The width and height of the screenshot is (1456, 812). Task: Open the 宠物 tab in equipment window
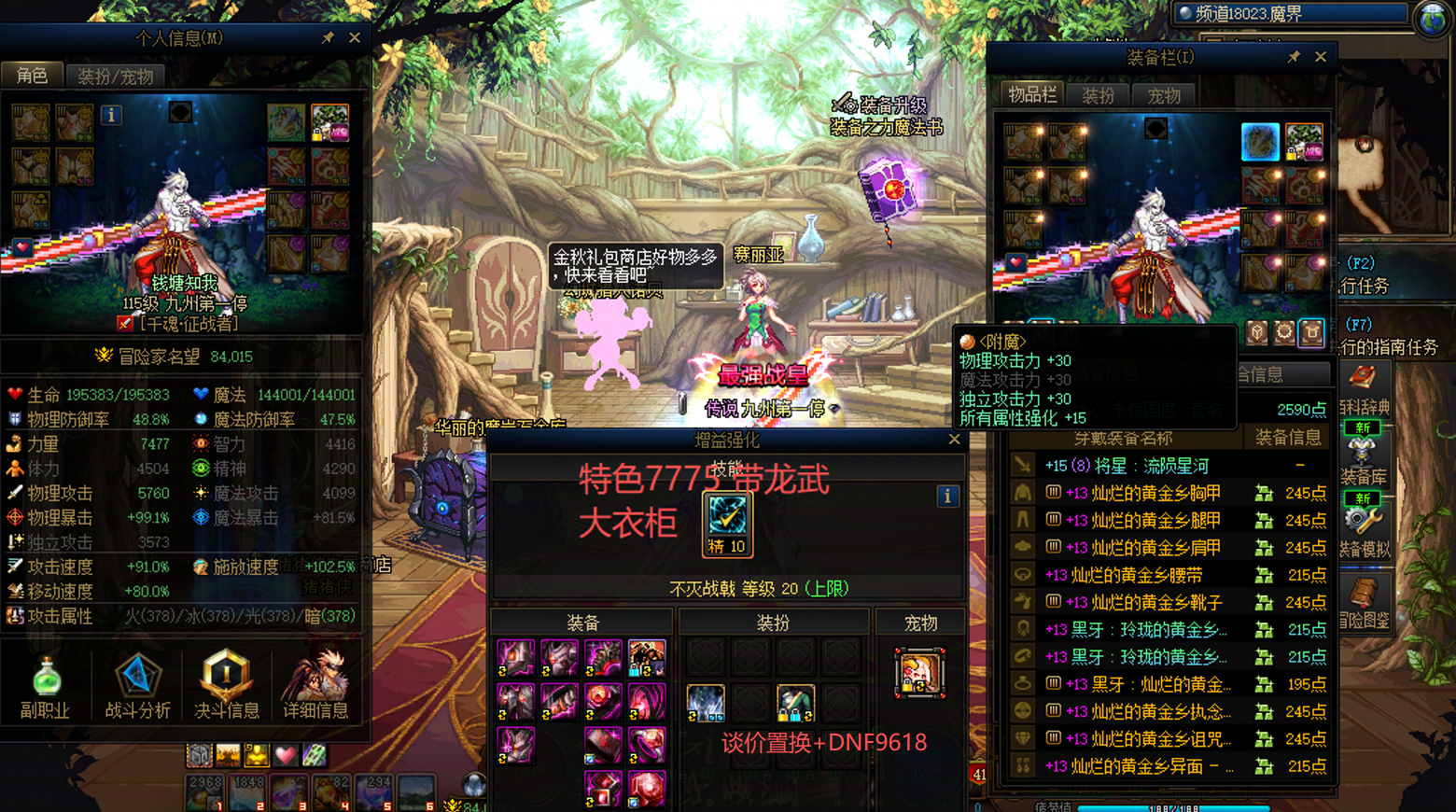pyautogui.click(x=1163, y=95)
